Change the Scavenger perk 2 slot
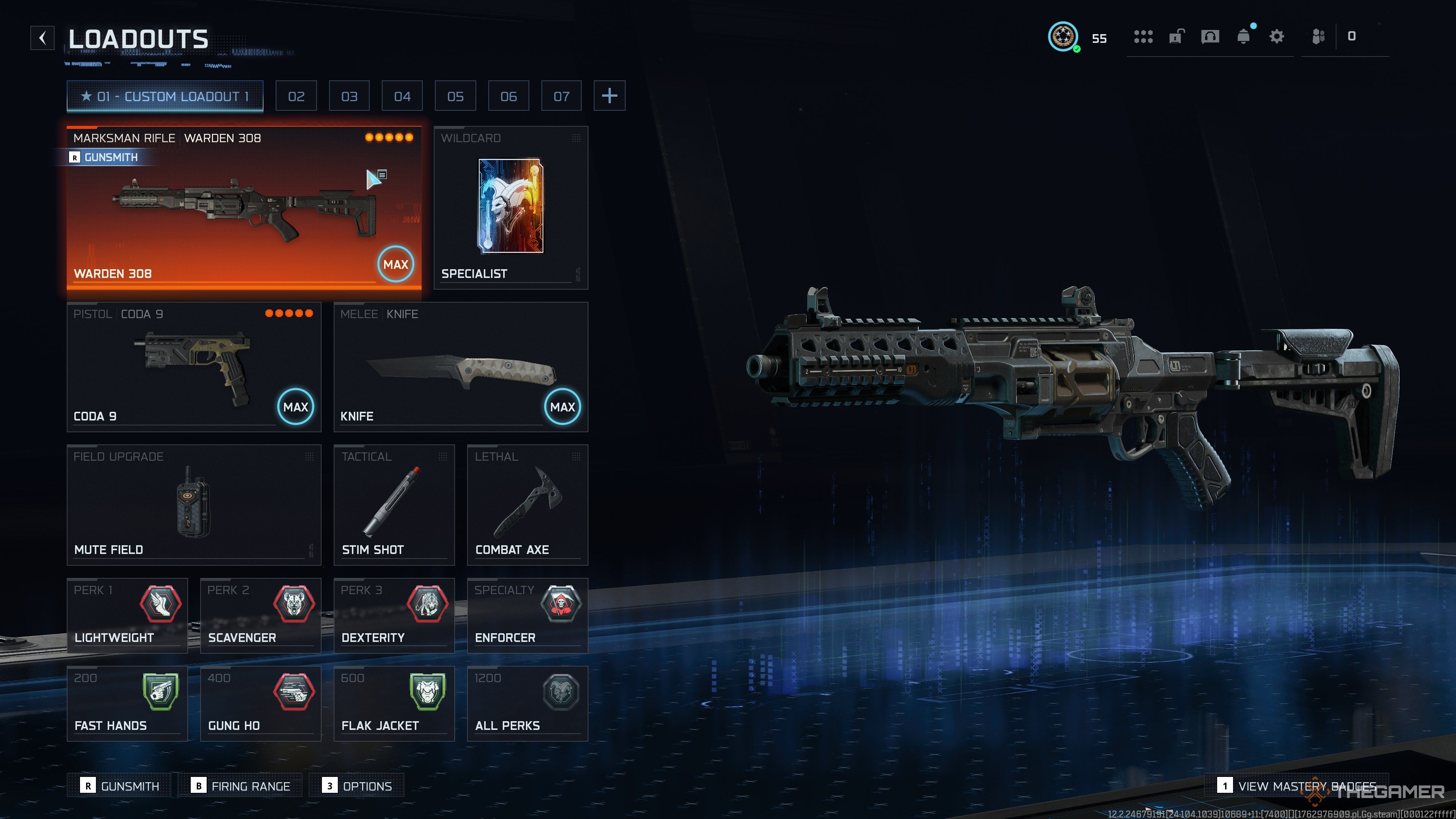This screenshot has height=819, width=1456. click(260, 615)
